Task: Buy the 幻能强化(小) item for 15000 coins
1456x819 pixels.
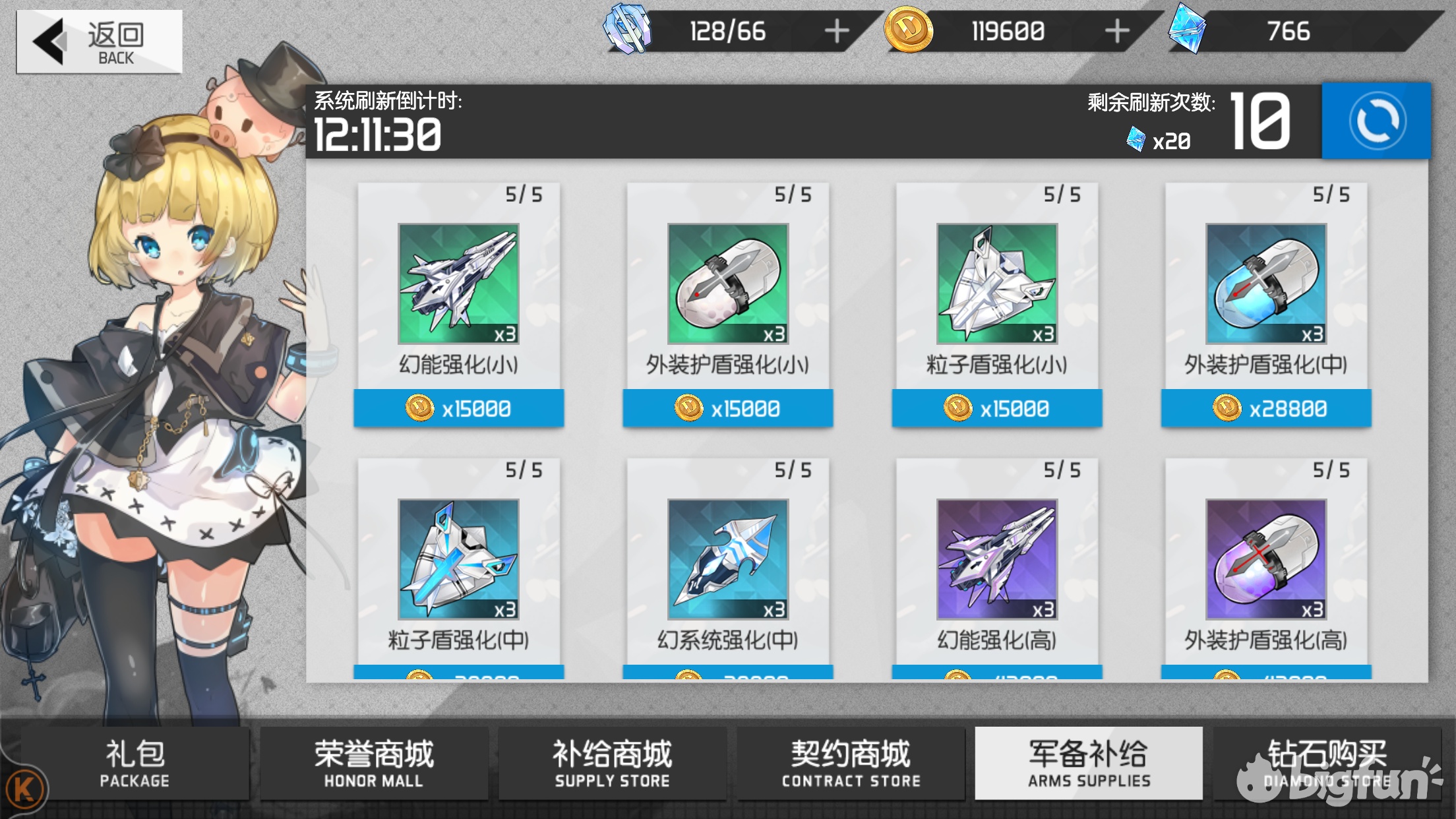Action: (x=460, y=408)
